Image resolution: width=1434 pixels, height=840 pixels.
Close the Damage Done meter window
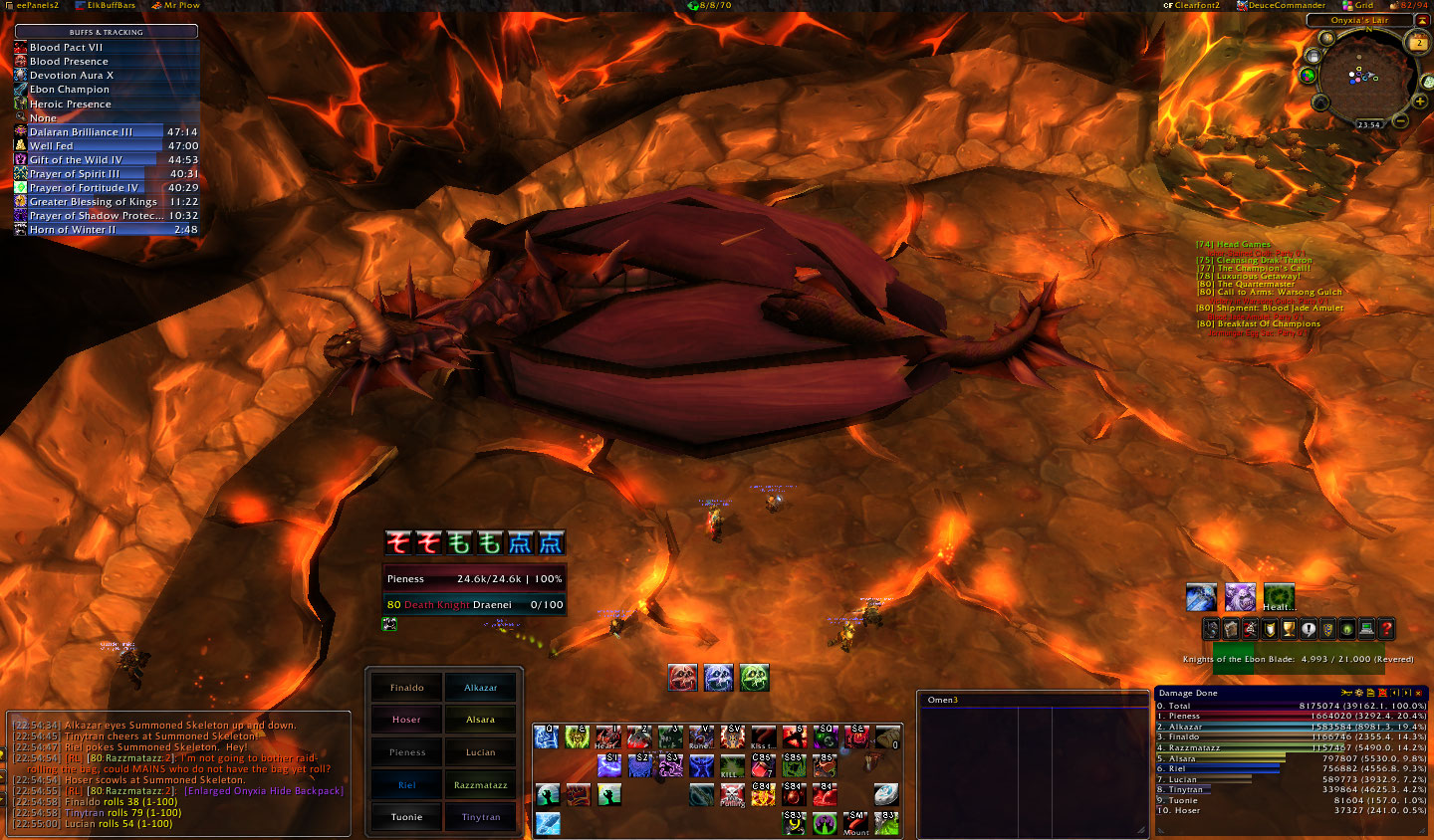1418,693
